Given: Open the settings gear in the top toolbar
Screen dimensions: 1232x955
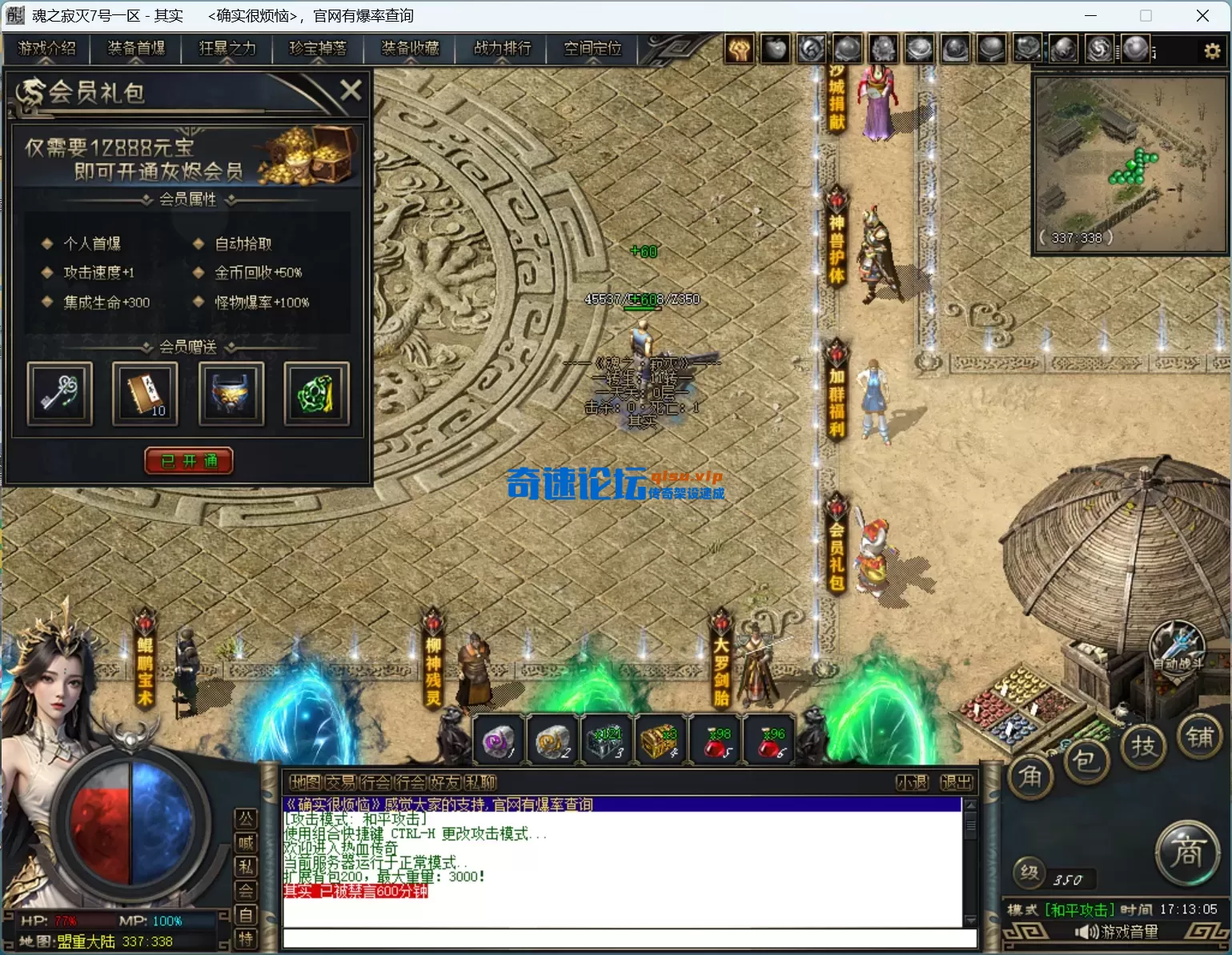Looking at the screenshot, I should click(1212, 49).
